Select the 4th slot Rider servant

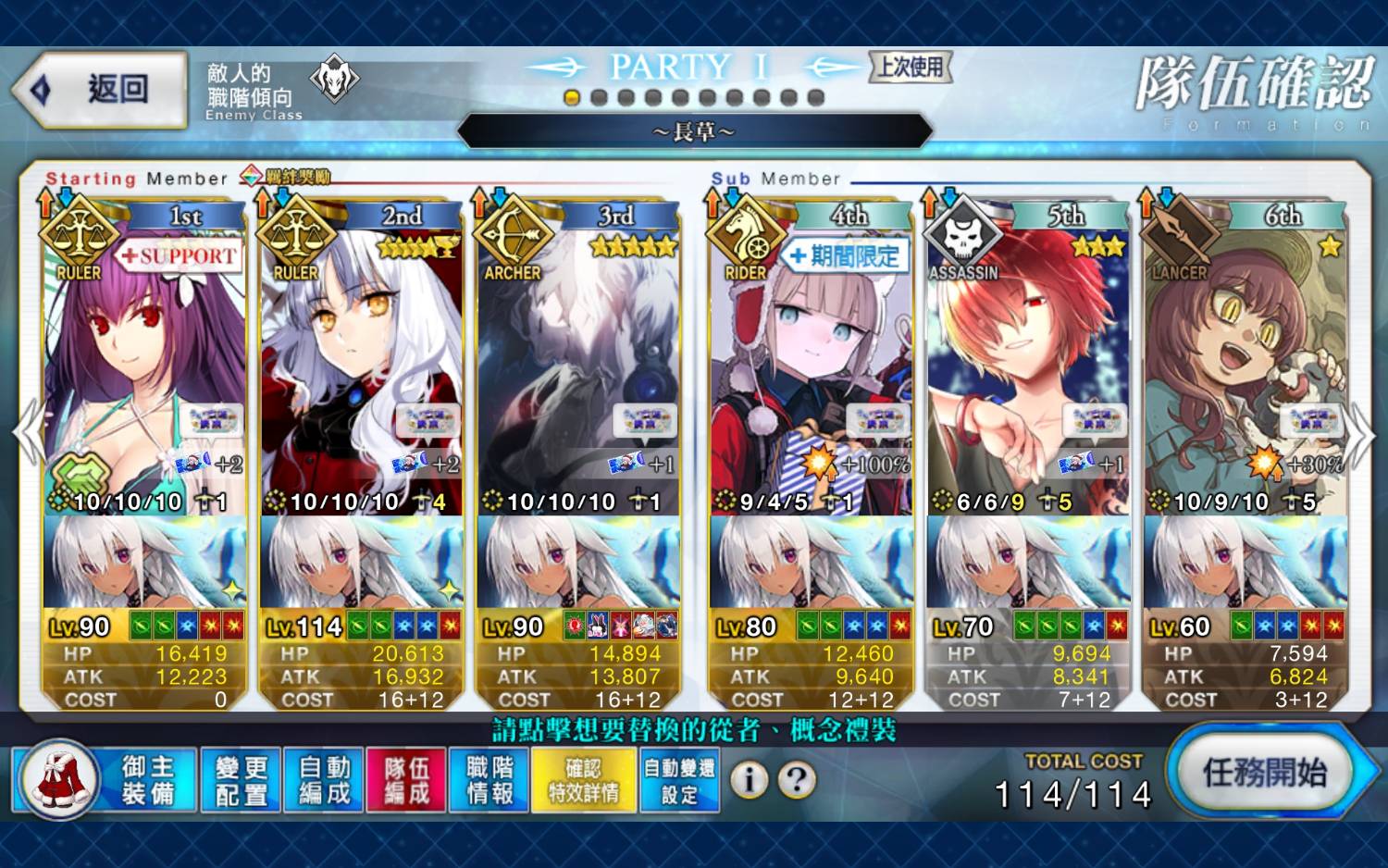point(811,370)
